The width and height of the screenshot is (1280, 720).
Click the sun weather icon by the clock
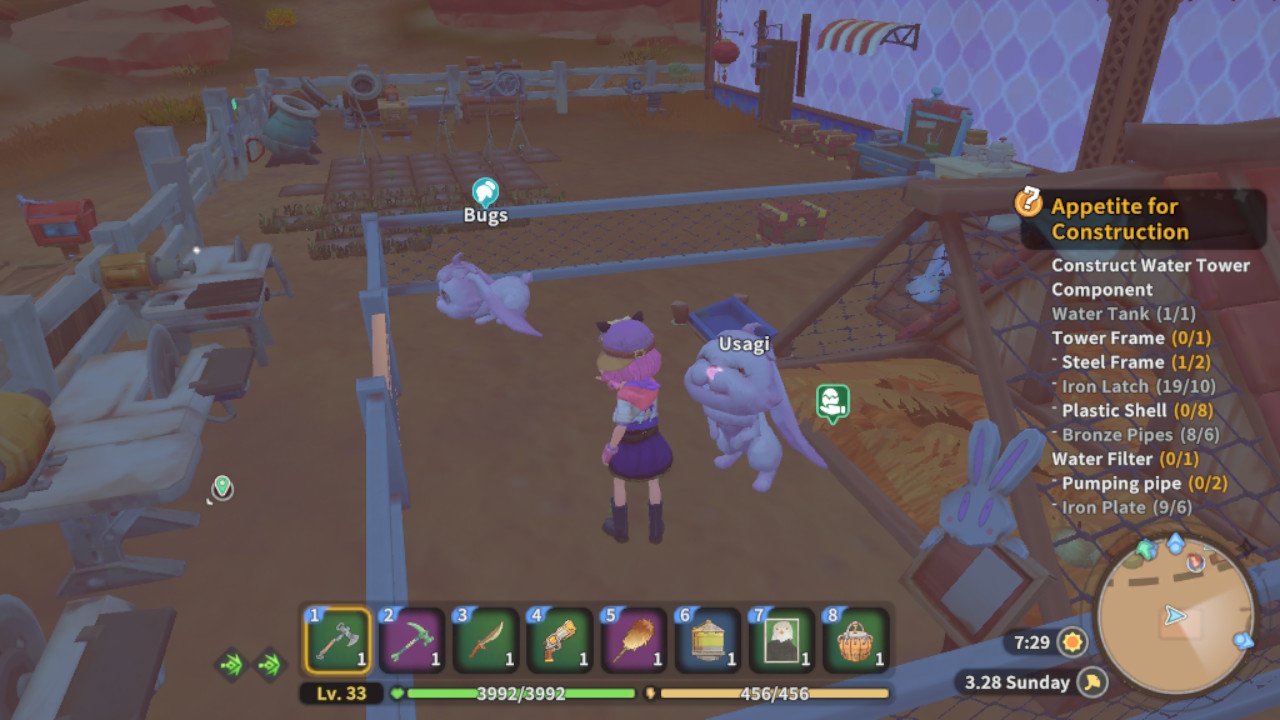(1073, 641)
